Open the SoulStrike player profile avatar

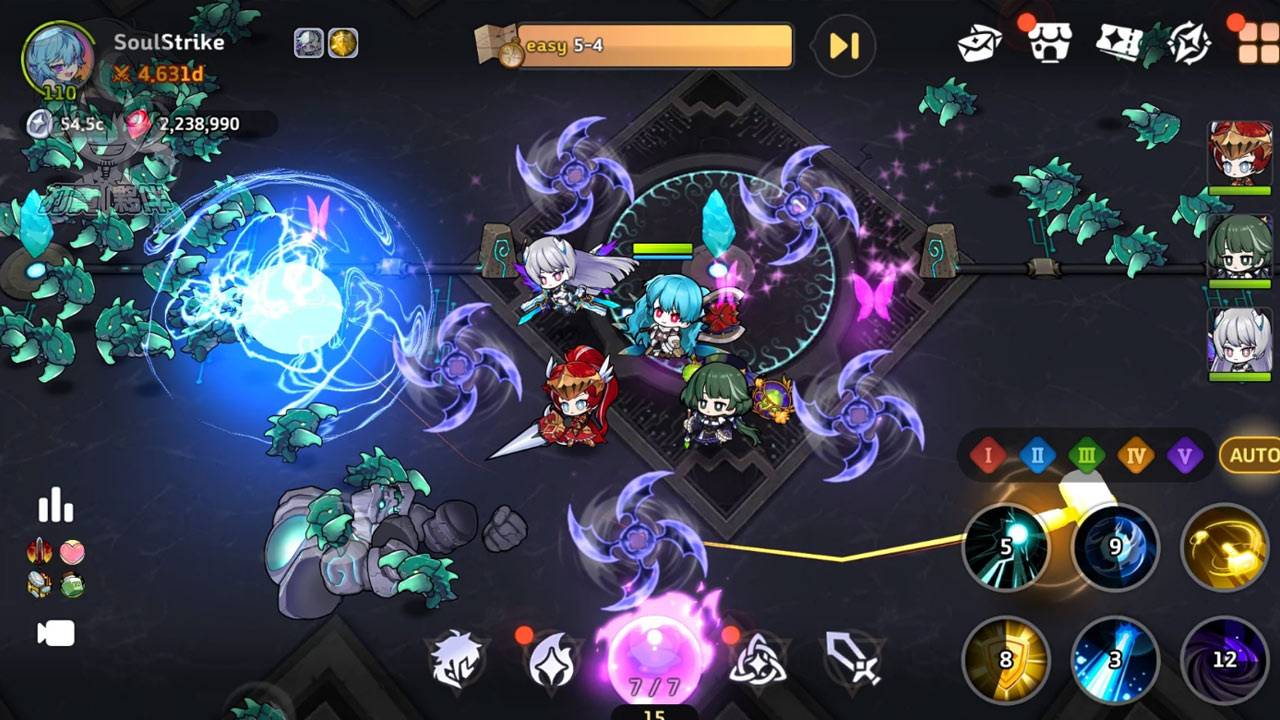tap(58, 58)
